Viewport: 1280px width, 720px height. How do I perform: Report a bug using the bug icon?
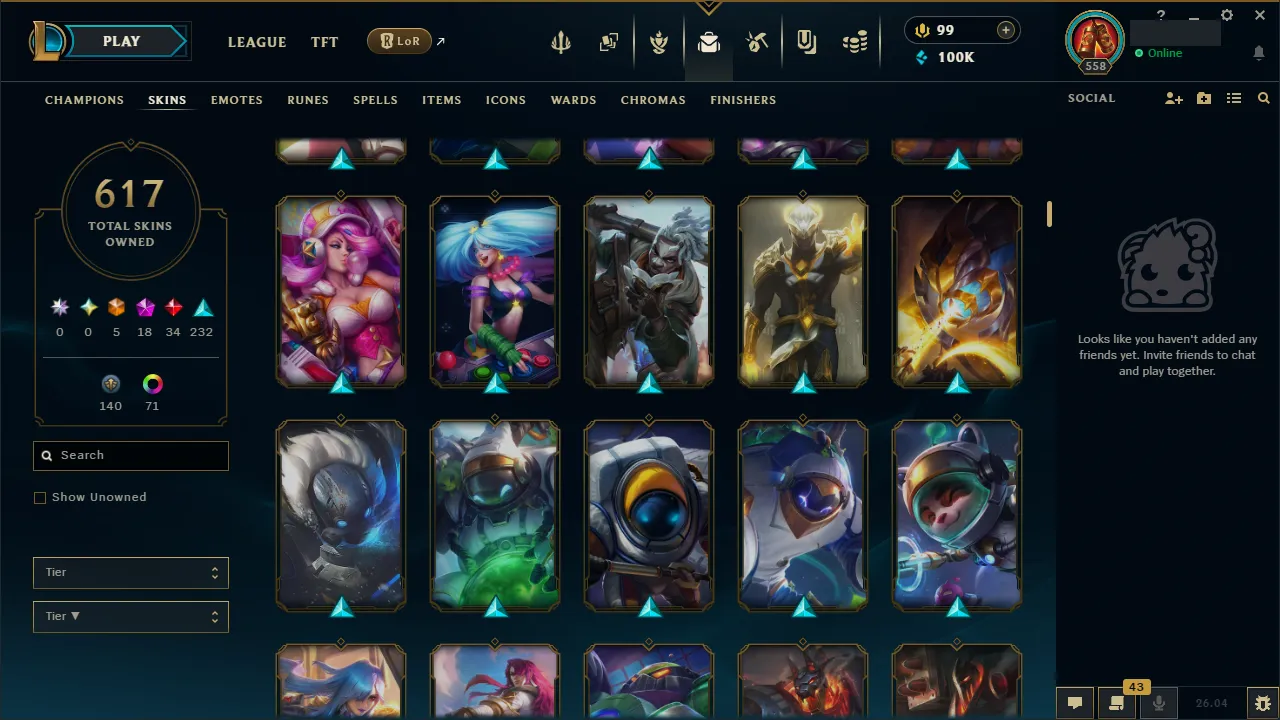click(x=1262, y=703)
